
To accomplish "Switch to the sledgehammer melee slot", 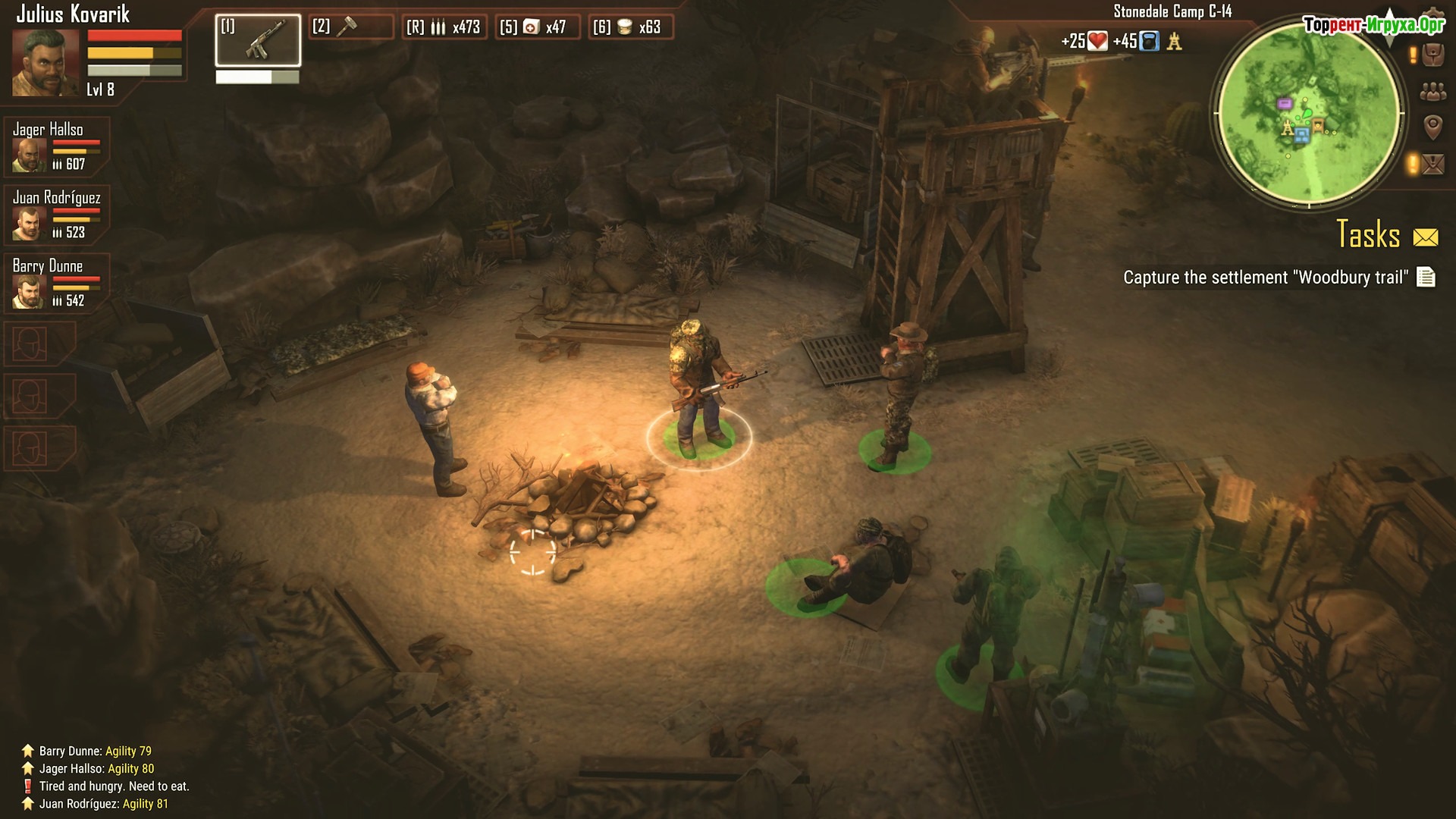I will 352,27.
